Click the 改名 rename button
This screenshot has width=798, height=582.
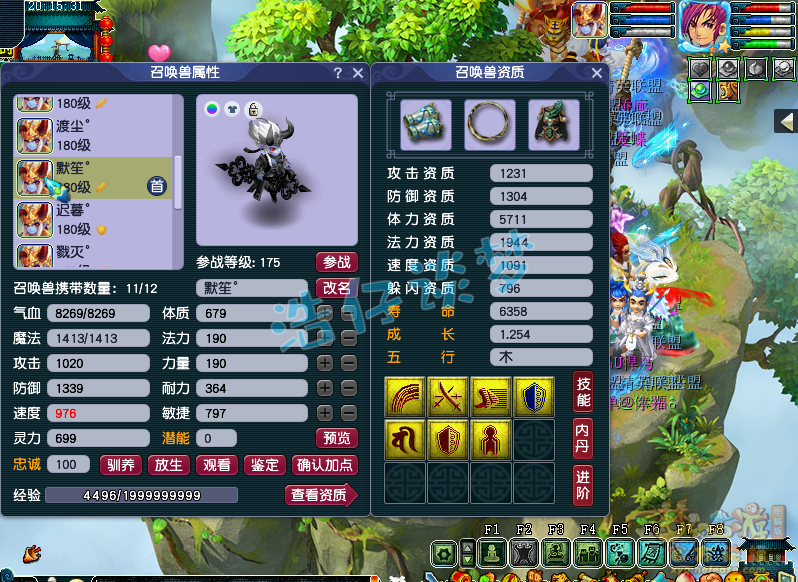[336, 287]
